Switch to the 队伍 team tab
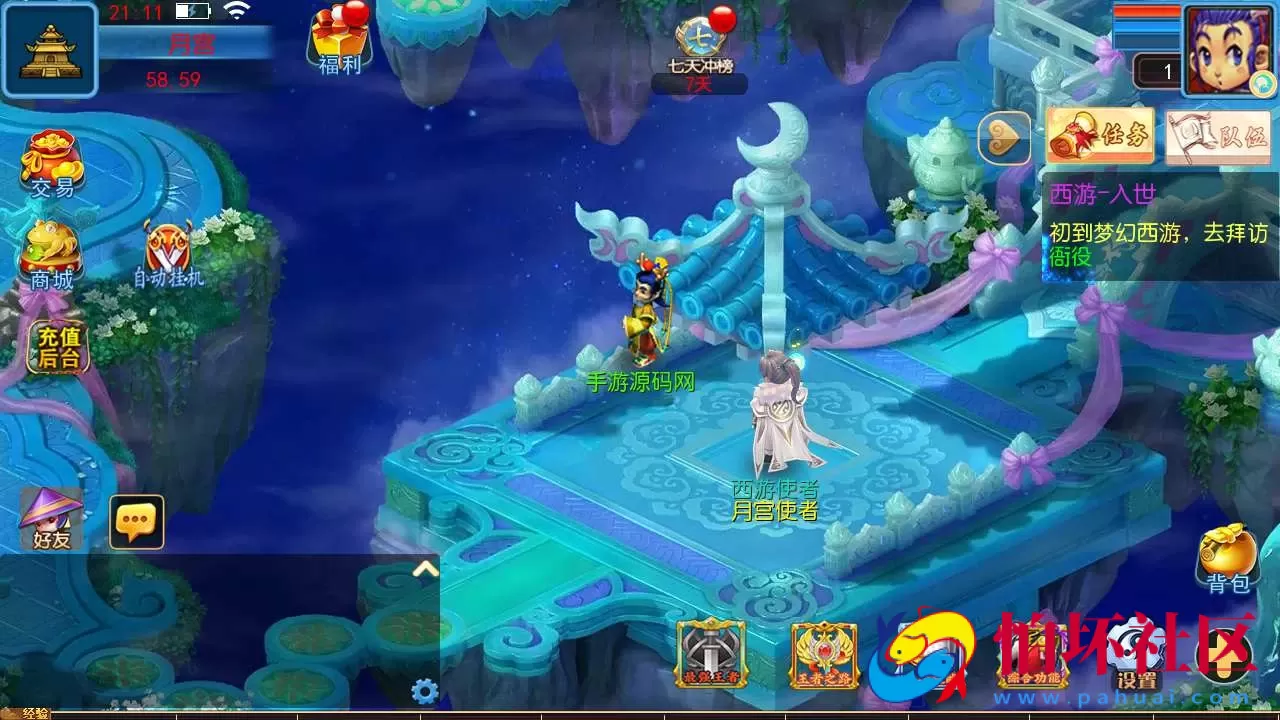Screen dimensions: 1280x720 pyautogui.click(x=1218, y=136)
